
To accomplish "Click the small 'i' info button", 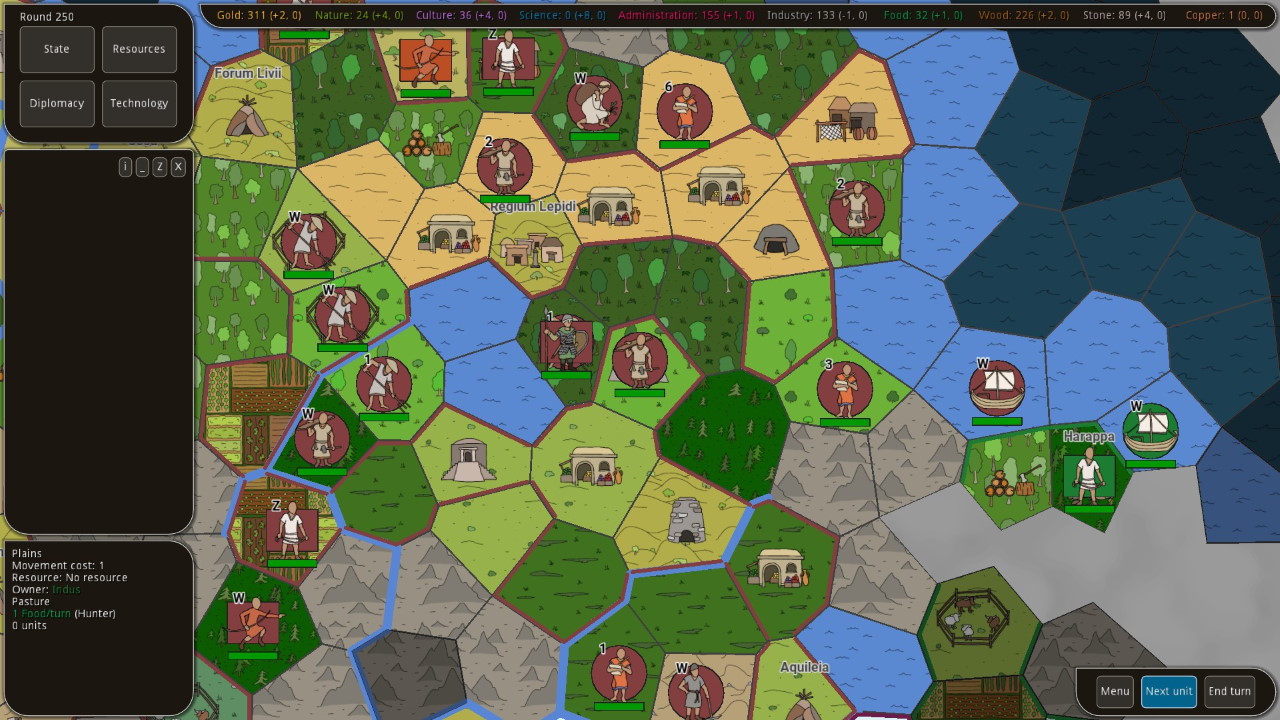I will click(x=125, y=167).
